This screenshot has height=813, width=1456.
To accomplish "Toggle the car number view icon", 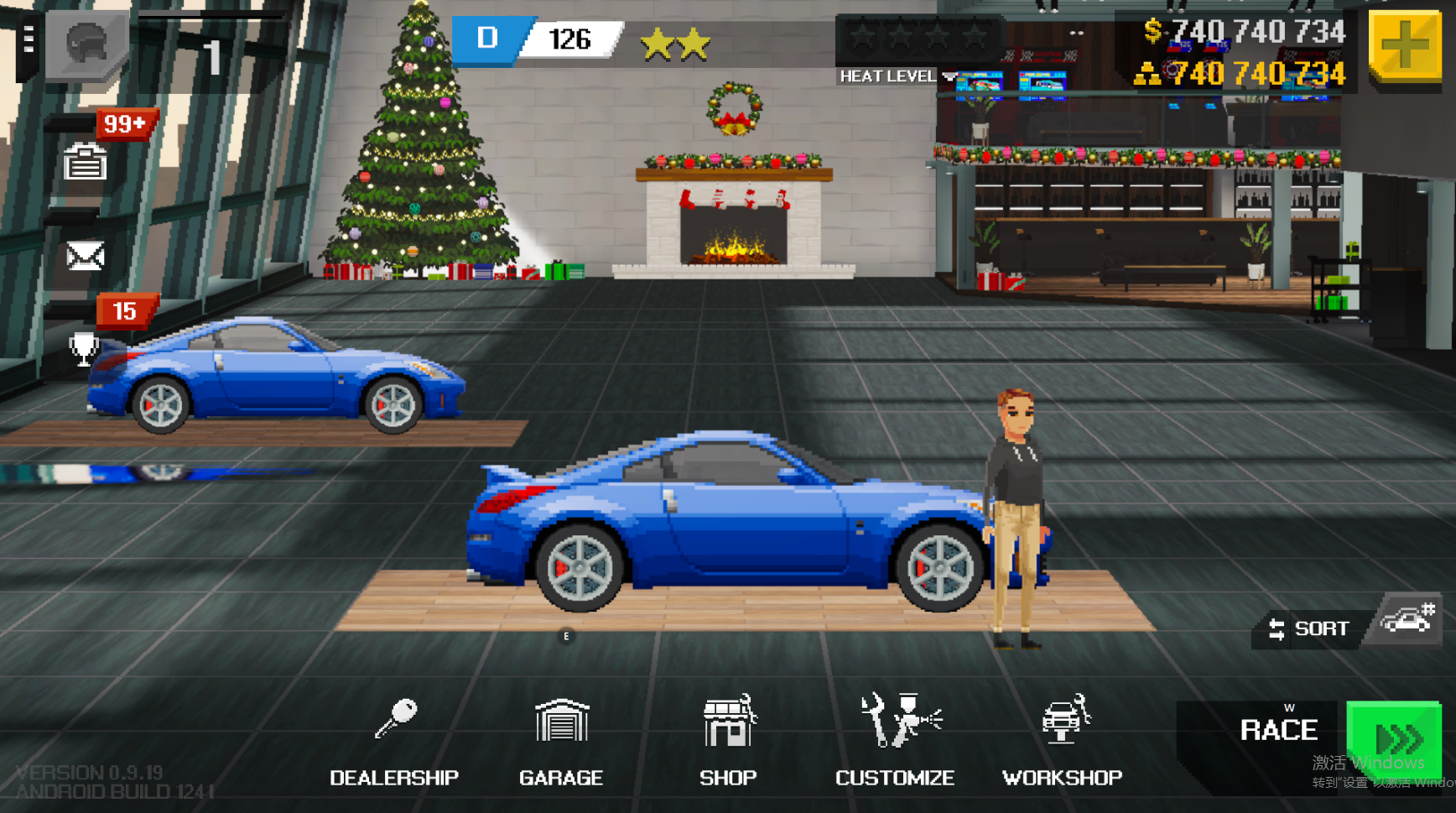I will (1408, 621).
